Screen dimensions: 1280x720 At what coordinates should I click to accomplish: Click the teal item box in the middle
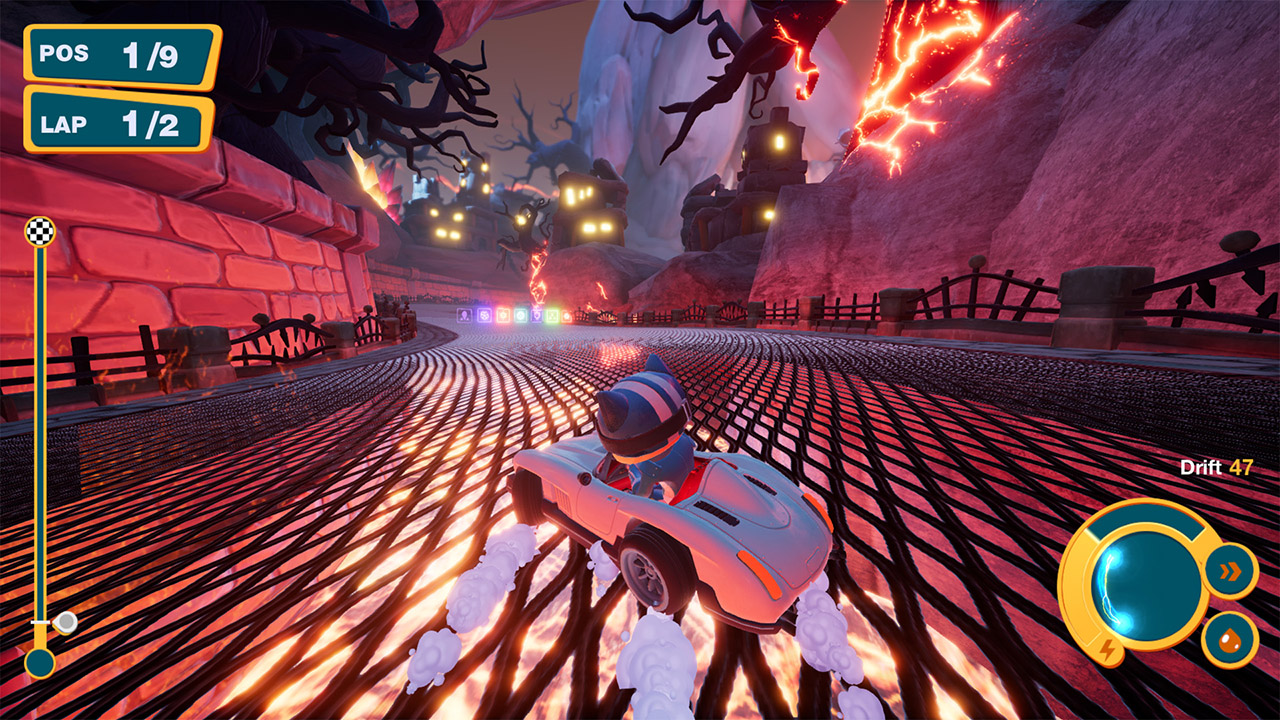[x=521, y=315]
